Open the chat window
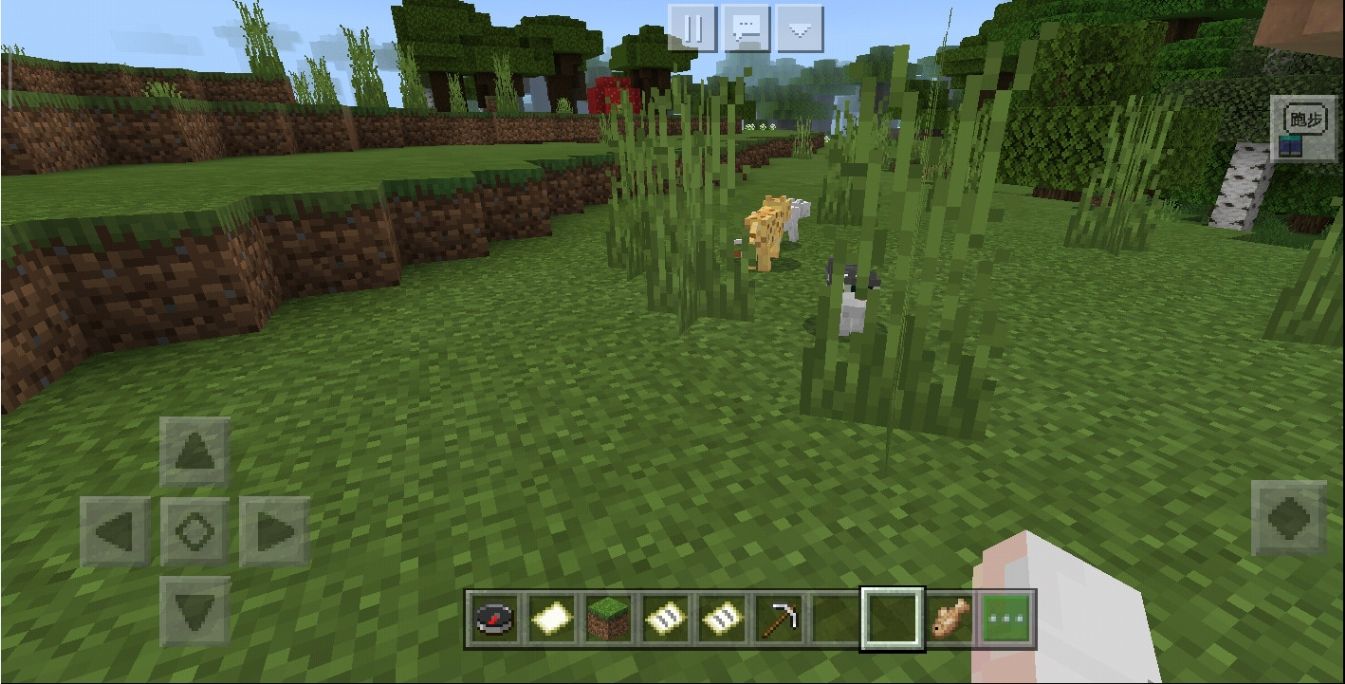Image resolution: width=1345 pixels, height=684 pixels. pyautogui.click(x=746, y=29)
